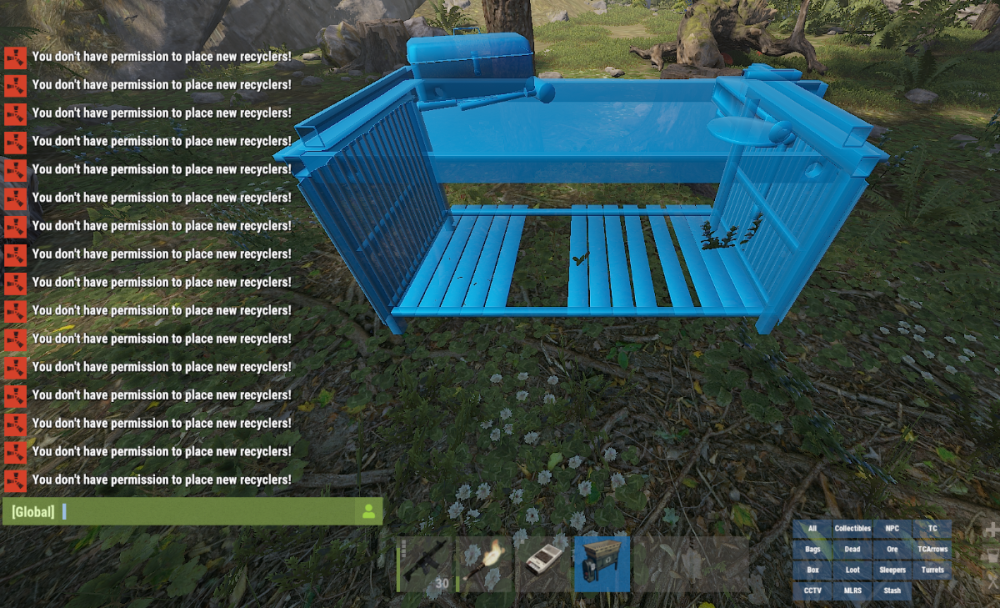Screen dimensions: 1000x608
Task: Toggle the TC filter button
Action: click(x=932, y=528)
